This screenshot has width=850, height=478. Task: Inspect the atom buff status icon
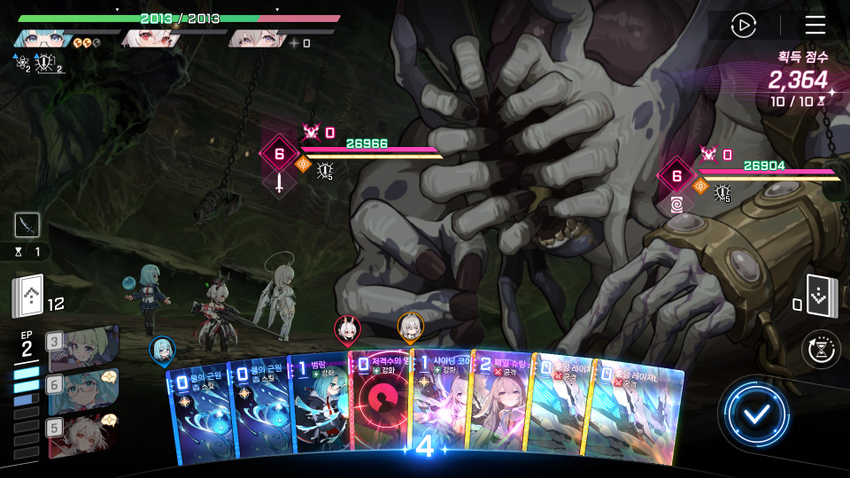22,64
